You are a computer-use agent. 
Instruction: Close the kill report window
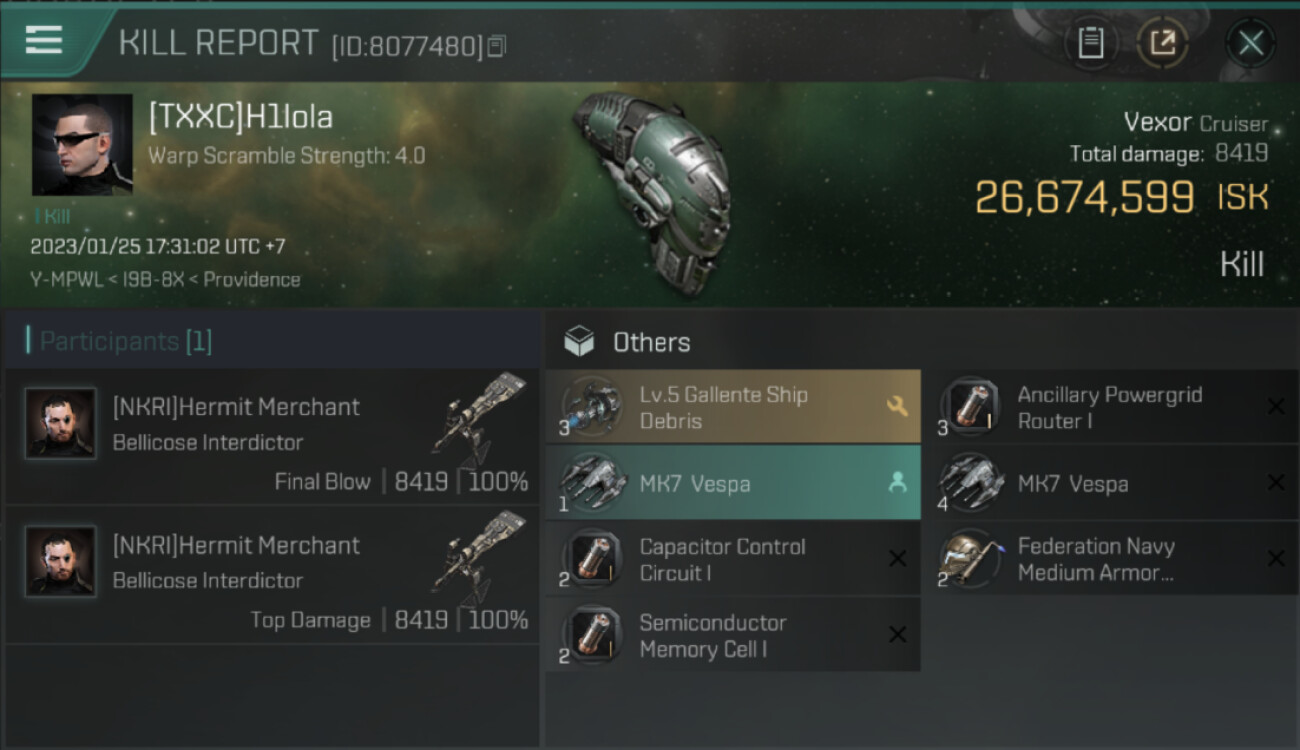click(x=1250, y=43)
